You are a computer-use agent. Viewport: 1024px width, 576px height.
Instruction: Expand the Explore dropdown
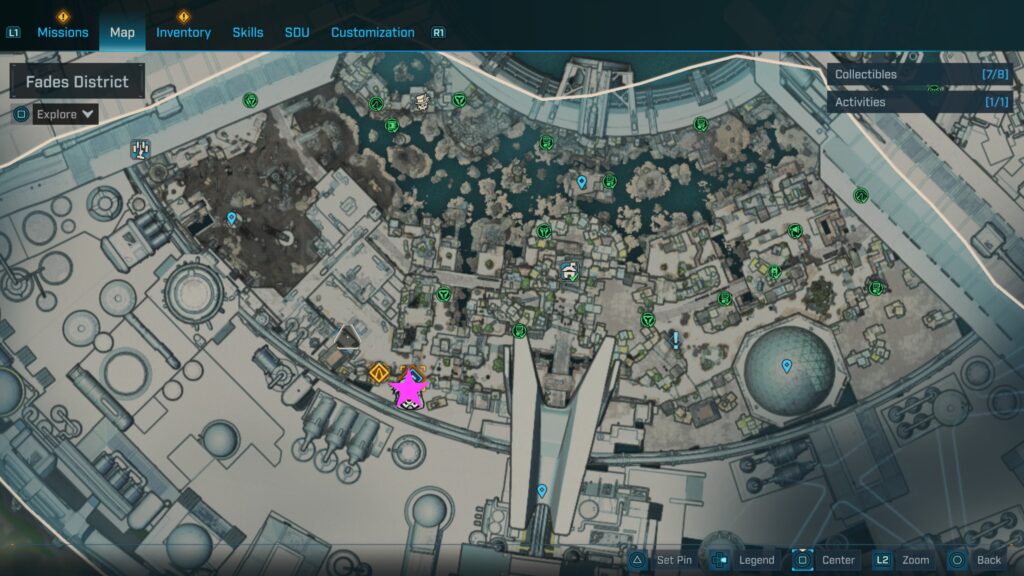coord(66,114)
